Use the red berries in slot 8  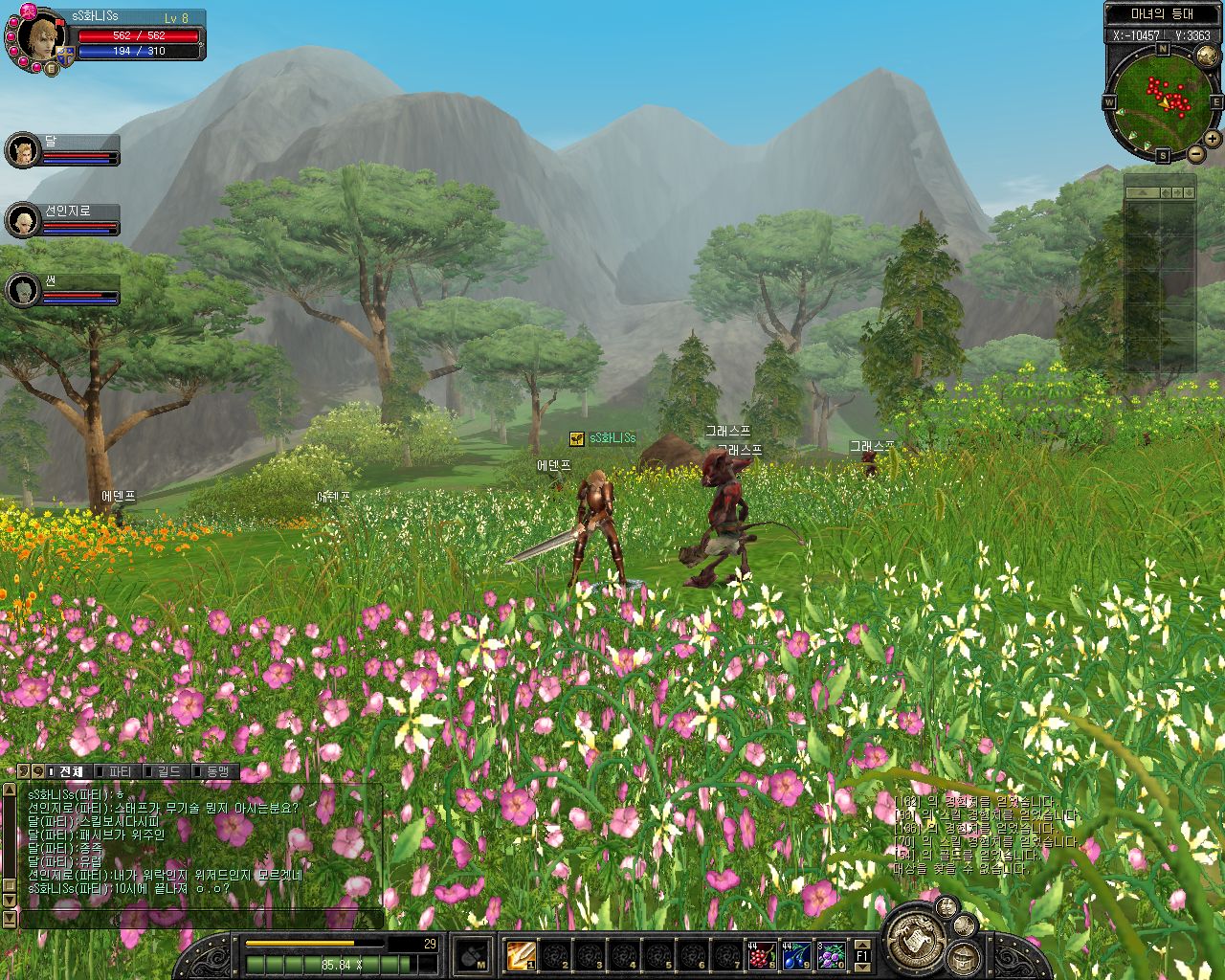[762, 954]
